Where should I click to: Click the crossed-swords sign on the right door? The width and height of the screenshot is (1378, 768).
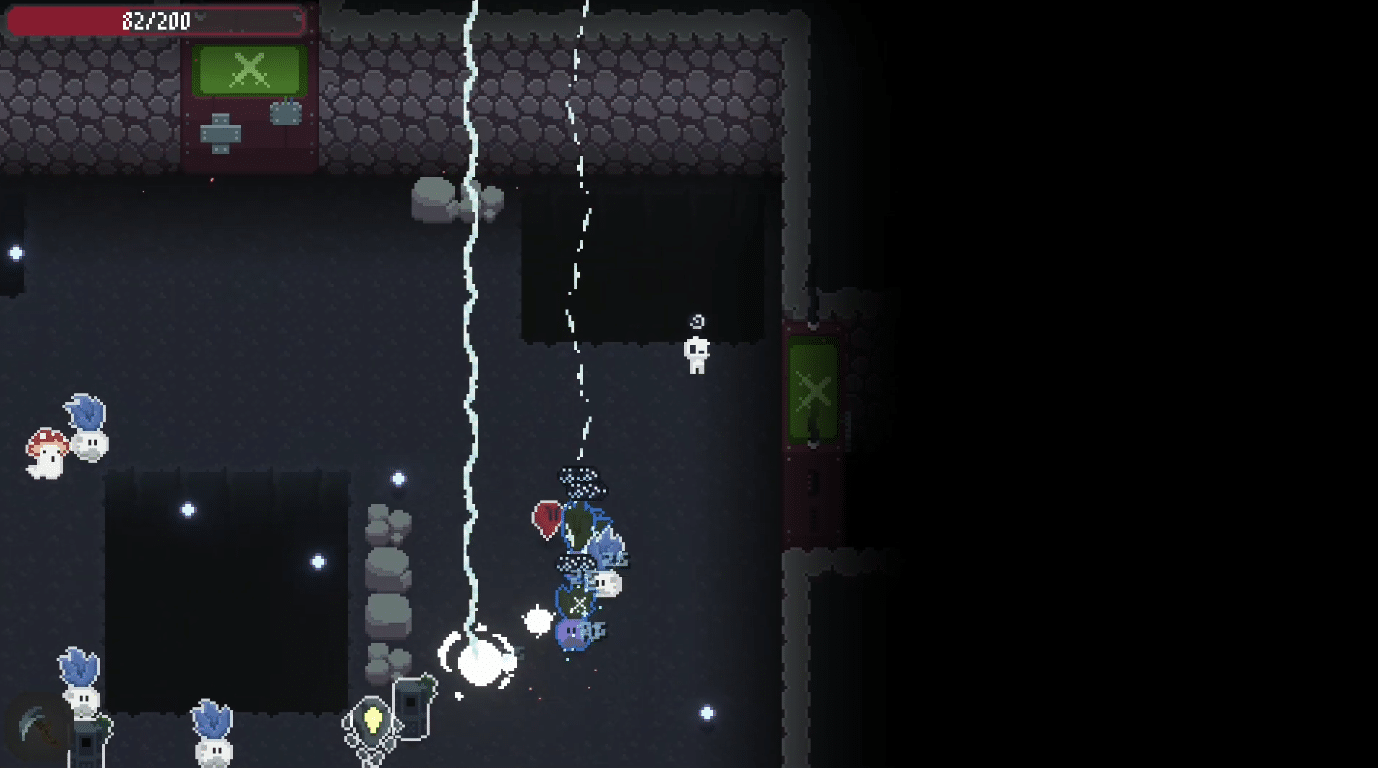811,390
